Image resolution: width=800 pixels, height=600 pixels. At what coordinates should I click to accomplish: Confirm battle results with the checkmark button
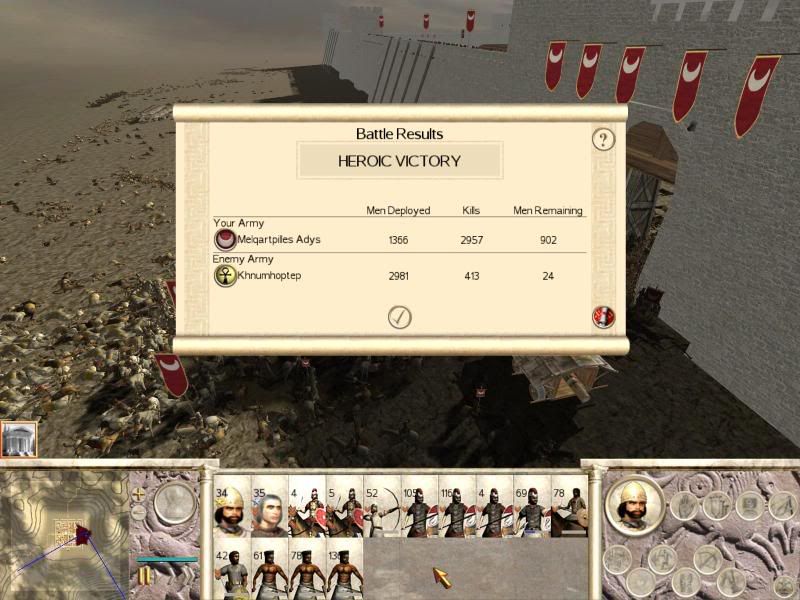(400, 317)
